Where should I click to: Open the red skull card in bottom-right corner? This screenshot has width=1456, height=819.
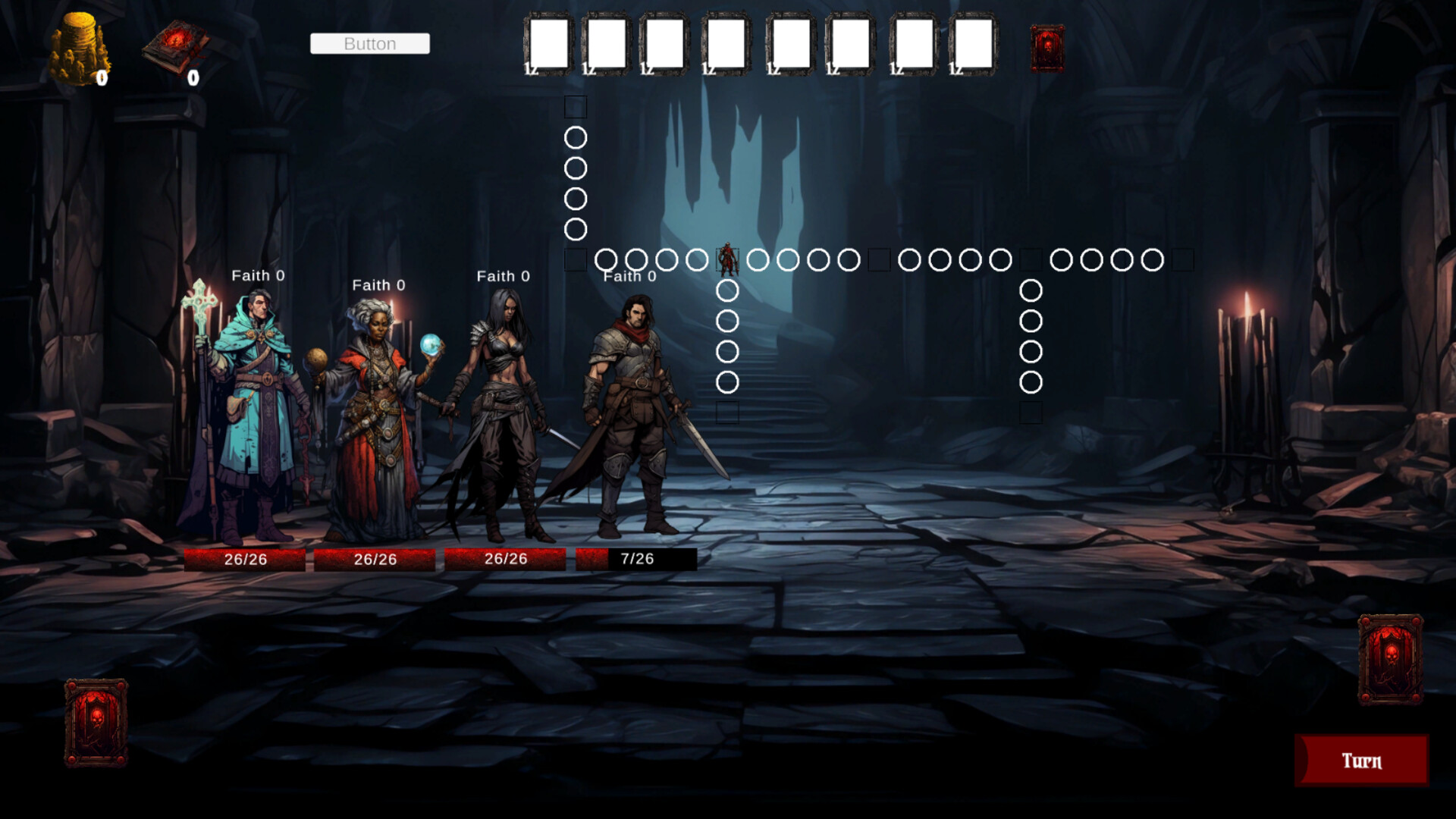[1392, 660]
